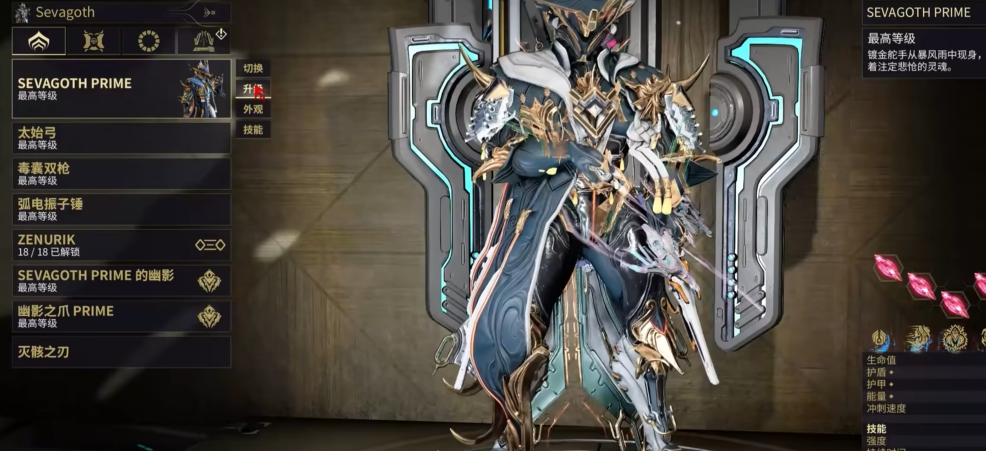986x451 pixels.
Task: Select the 弧电振子锤 melee weapon slot
Action: pos(121,209)
